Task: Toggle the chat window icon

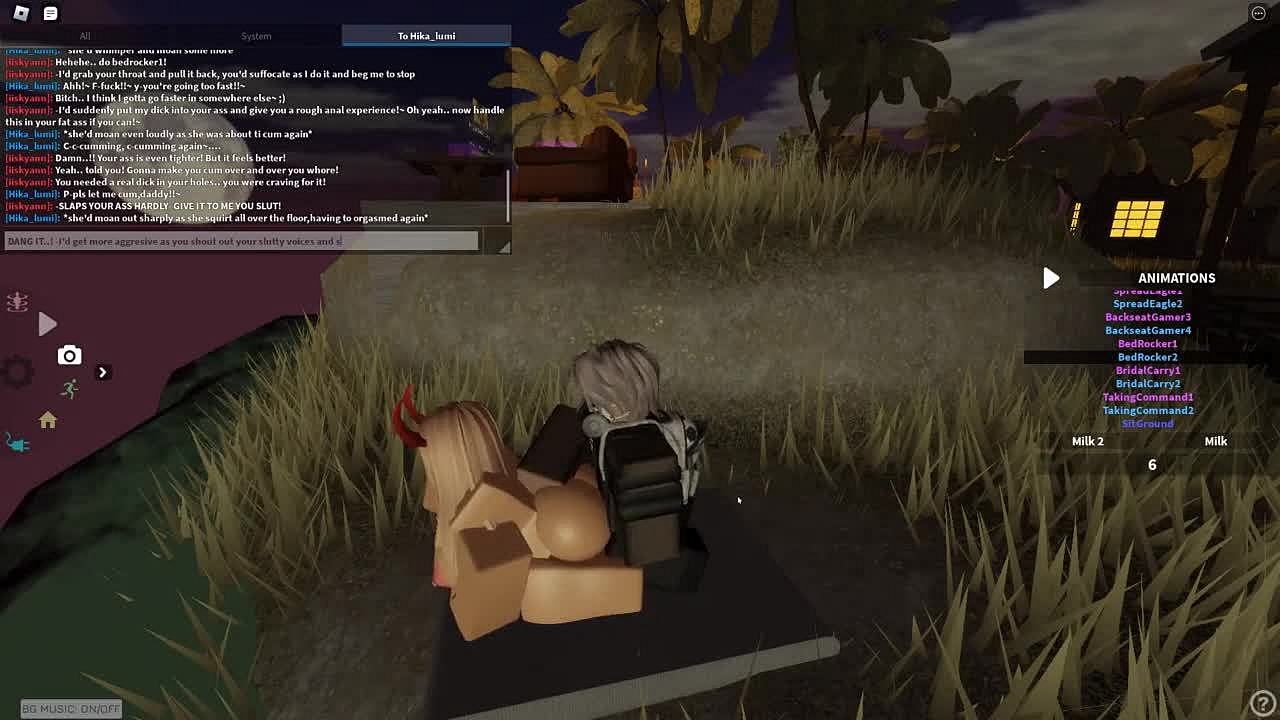Action: [x=51, y=13]
